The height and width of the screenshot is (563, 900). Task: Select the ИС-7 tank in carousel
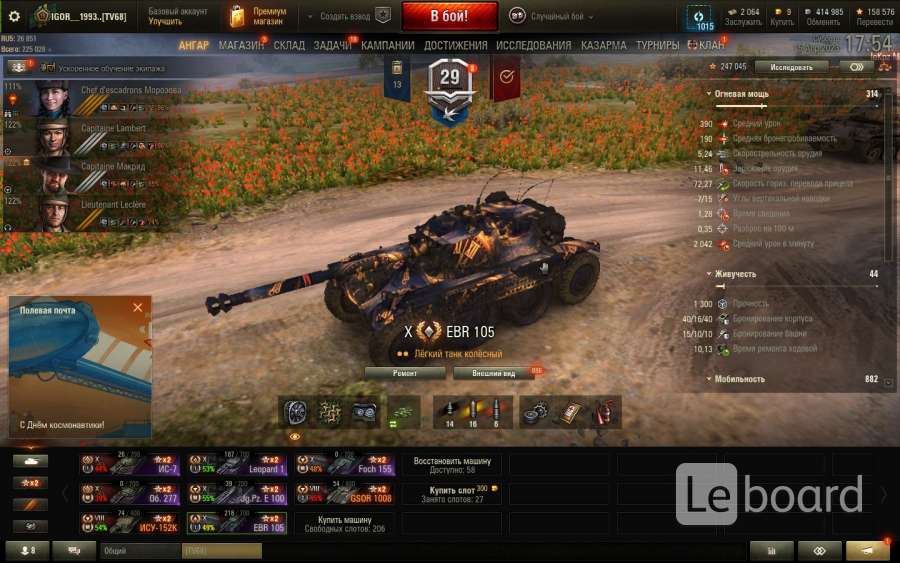coord(130,466)
